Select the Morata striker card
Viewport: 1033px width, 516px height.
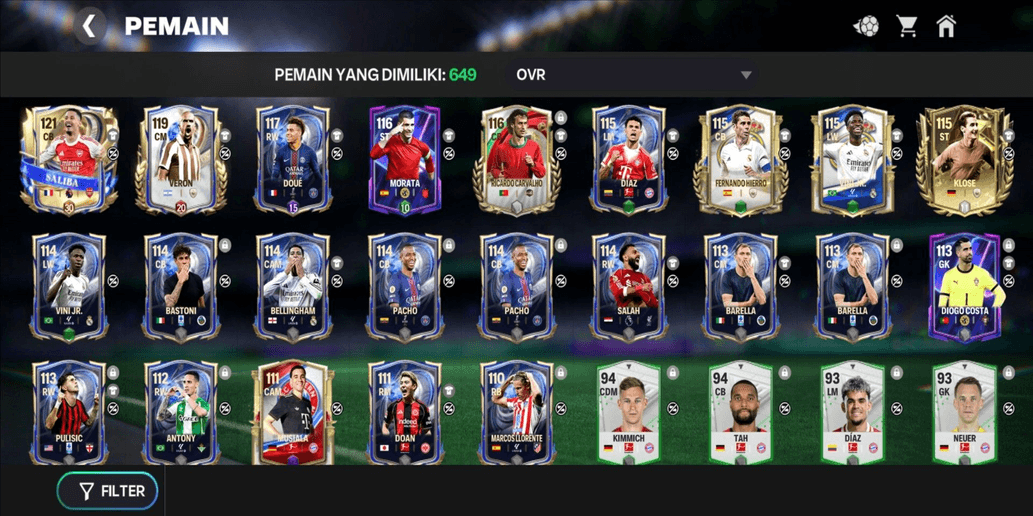pos(404,160)
